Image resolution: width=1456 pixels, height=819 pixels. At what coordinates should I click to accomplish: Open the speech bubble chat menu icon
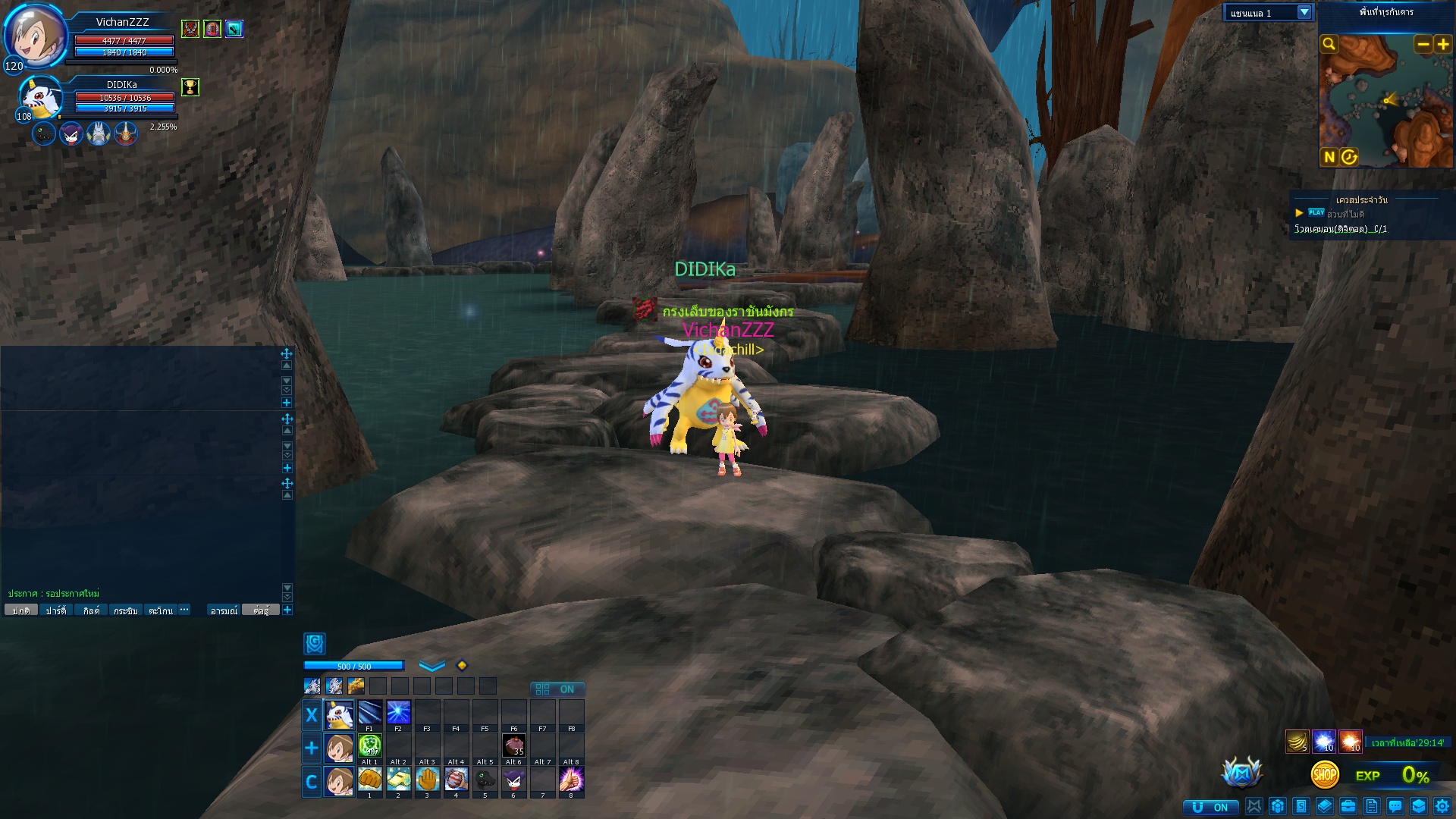pos(1395,806)
